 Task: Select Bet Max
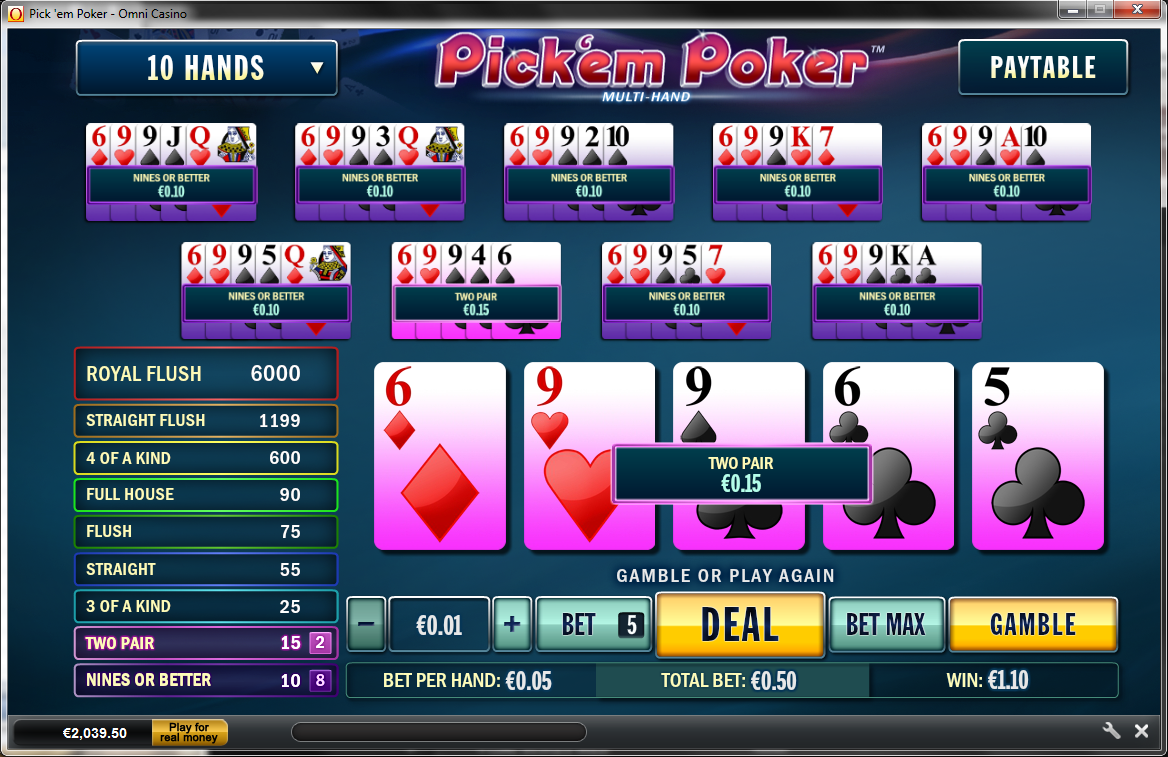(x=886, y=625)
